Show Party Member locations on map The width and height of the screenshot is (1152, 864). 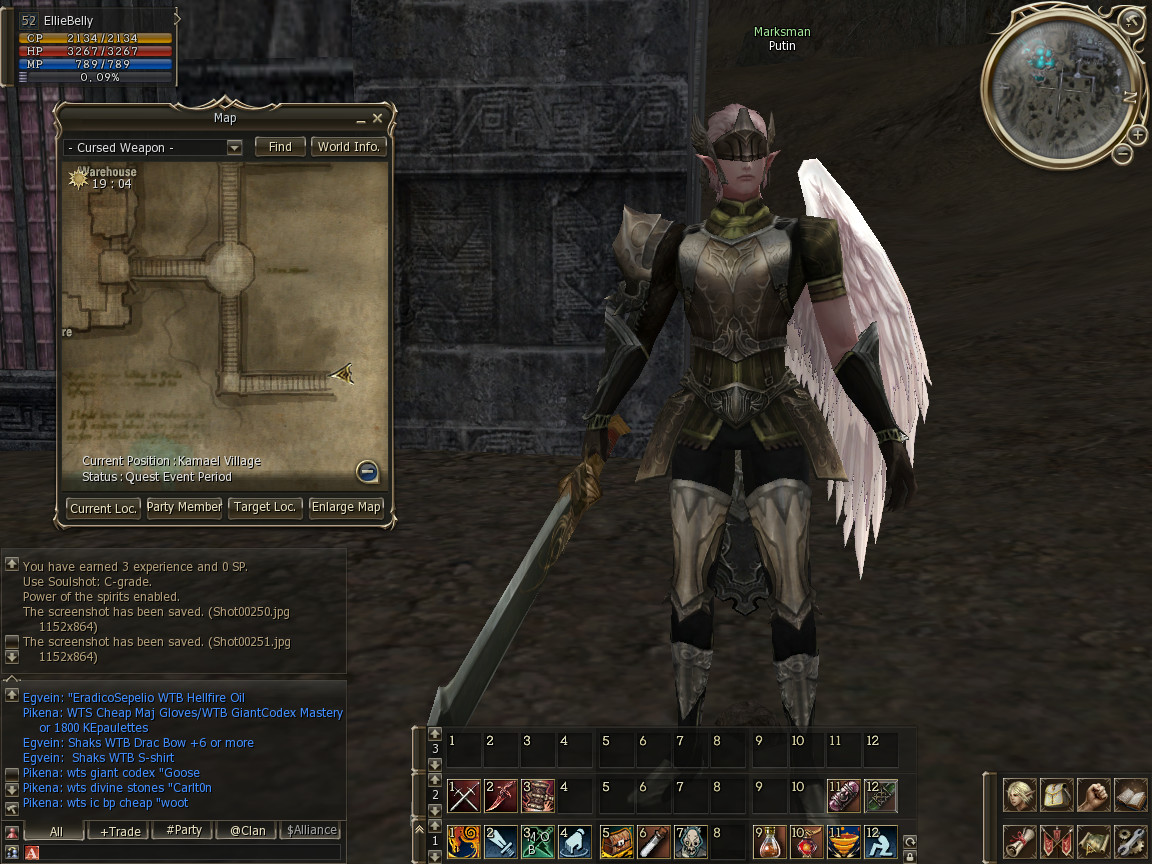[184, 507]
